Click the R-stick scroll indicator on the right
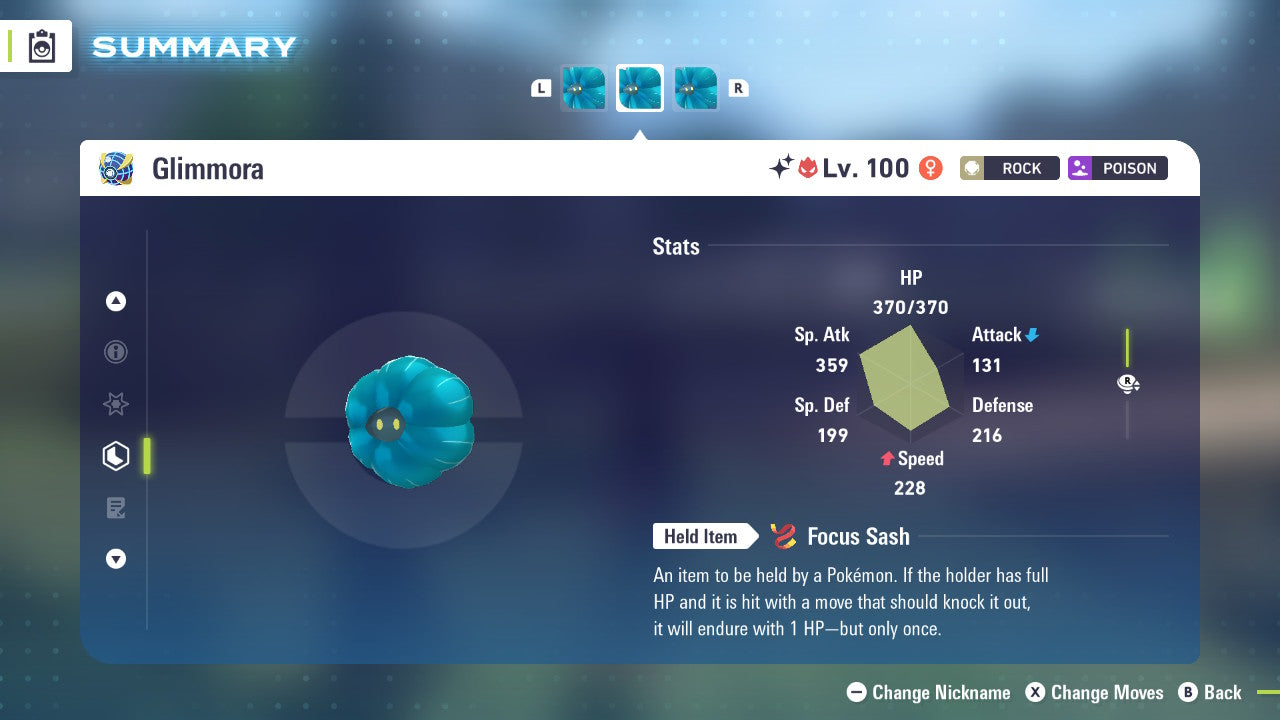The image size is (1280, 720). click(x=1128, y=383)
